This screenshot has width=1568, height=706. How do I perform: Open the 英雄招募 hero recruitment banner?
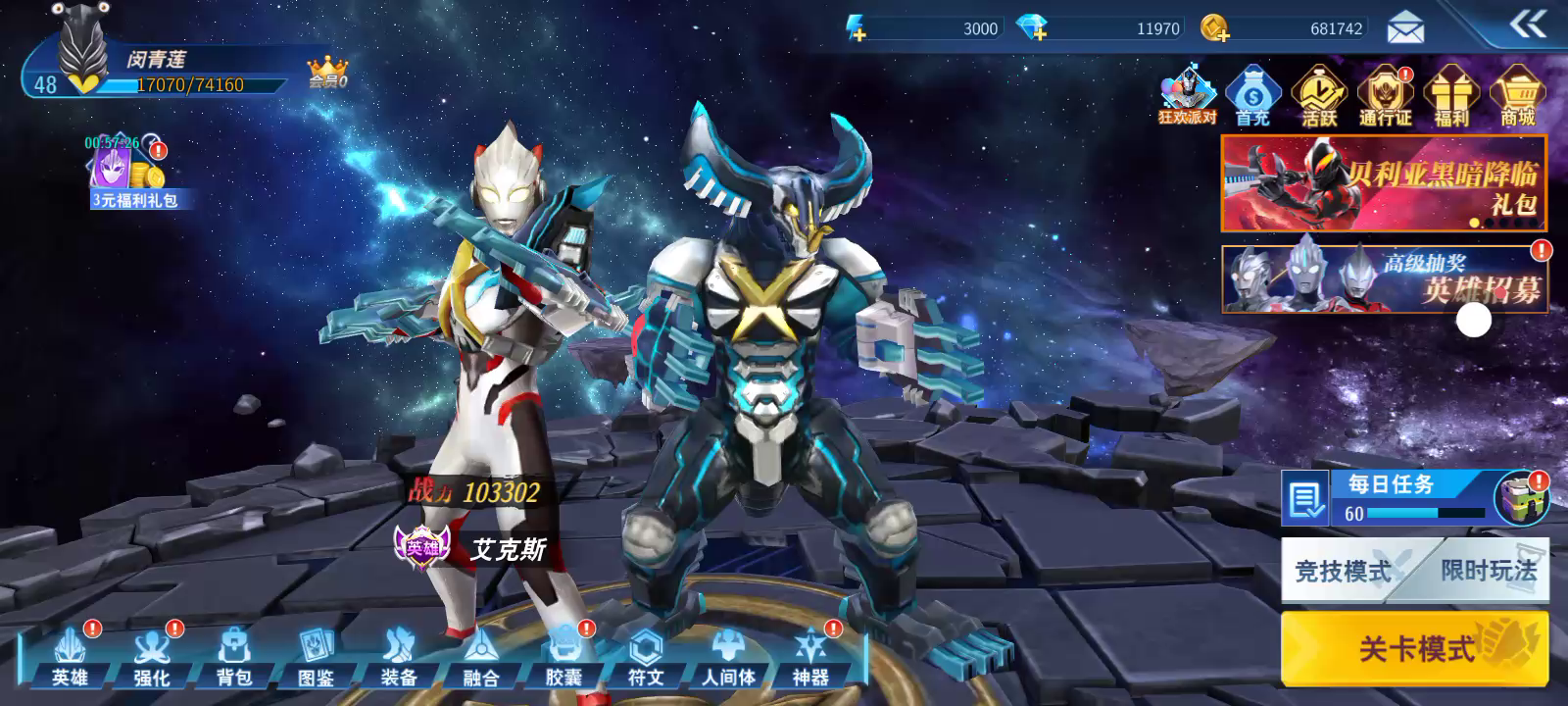point(1384,279)
